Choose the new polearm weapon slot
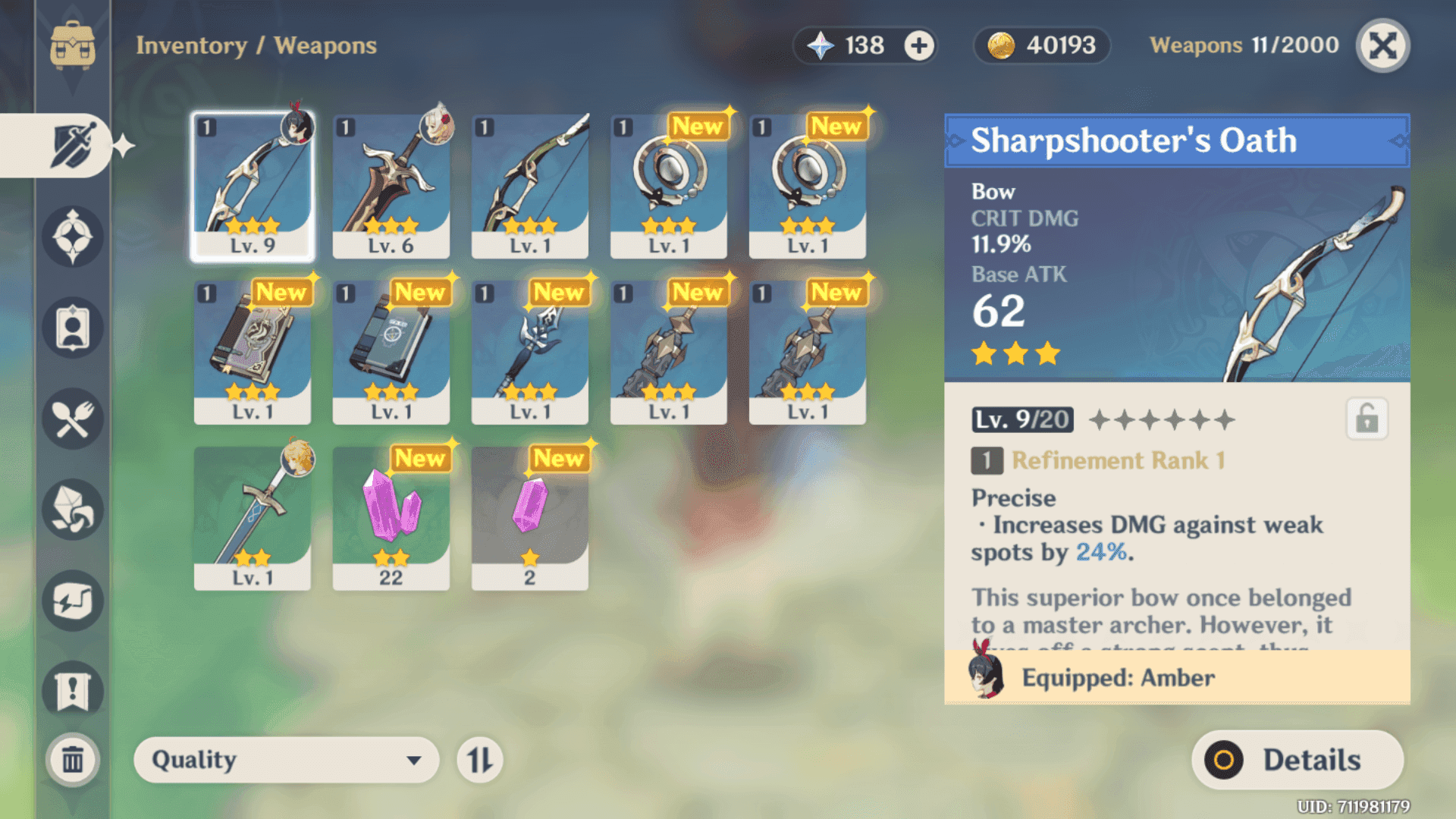Screen dimensions: 1456x819 point(530,352)
